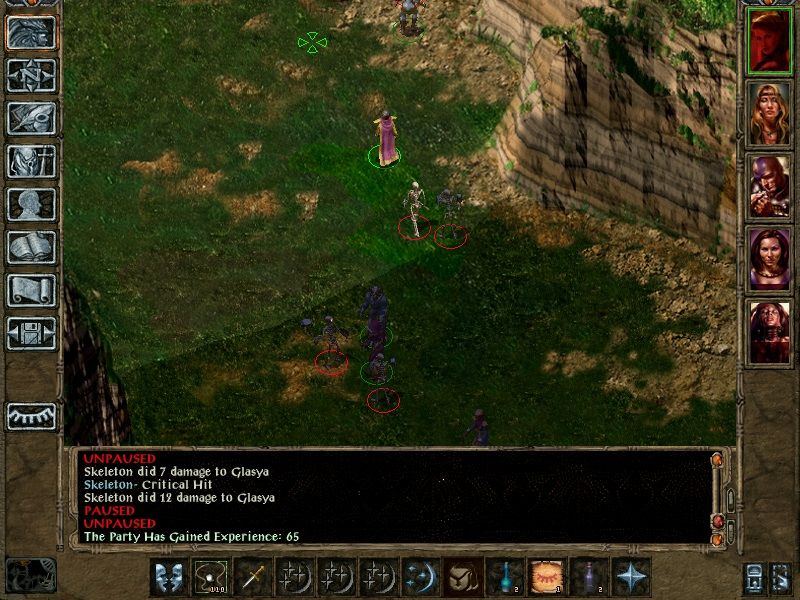Equip the dagger weapon slot
This screenshot has width=800, height=600.
click(253, 577)
